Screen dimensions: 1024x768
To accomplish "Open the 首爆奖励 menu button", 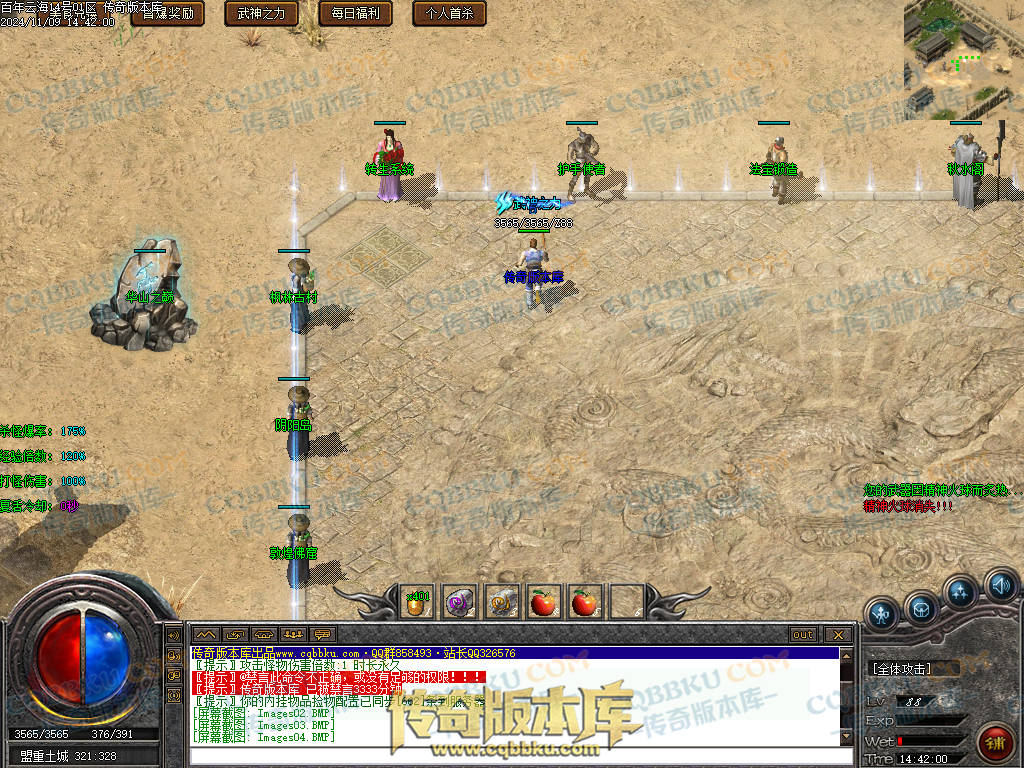I will (x=168, y=14).
